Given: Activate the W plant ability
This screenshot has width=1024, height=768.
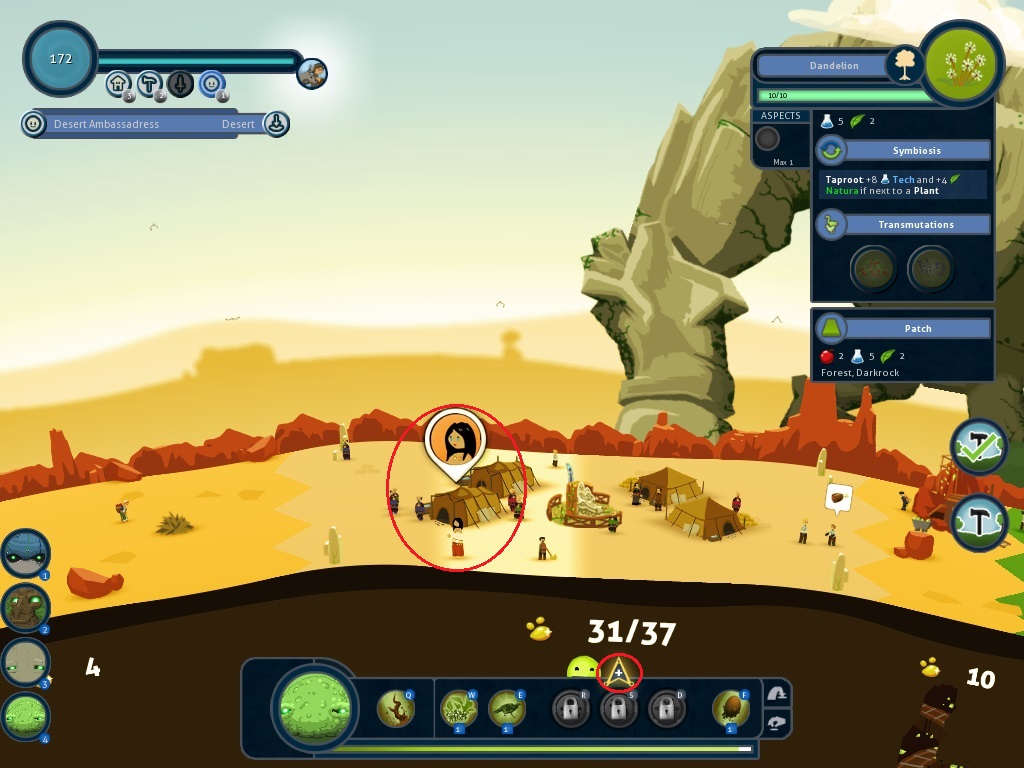Looking at the screenshot, I should pos(459,709).
